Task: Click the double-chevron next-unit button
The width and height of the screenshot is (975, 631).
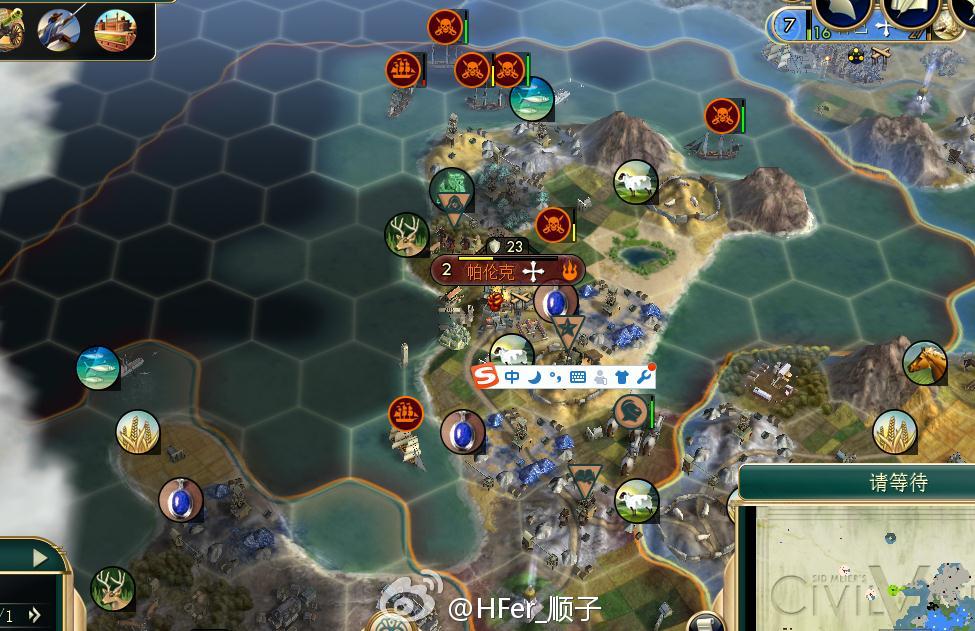Action: pyautogui.click(x=35, y=615)
